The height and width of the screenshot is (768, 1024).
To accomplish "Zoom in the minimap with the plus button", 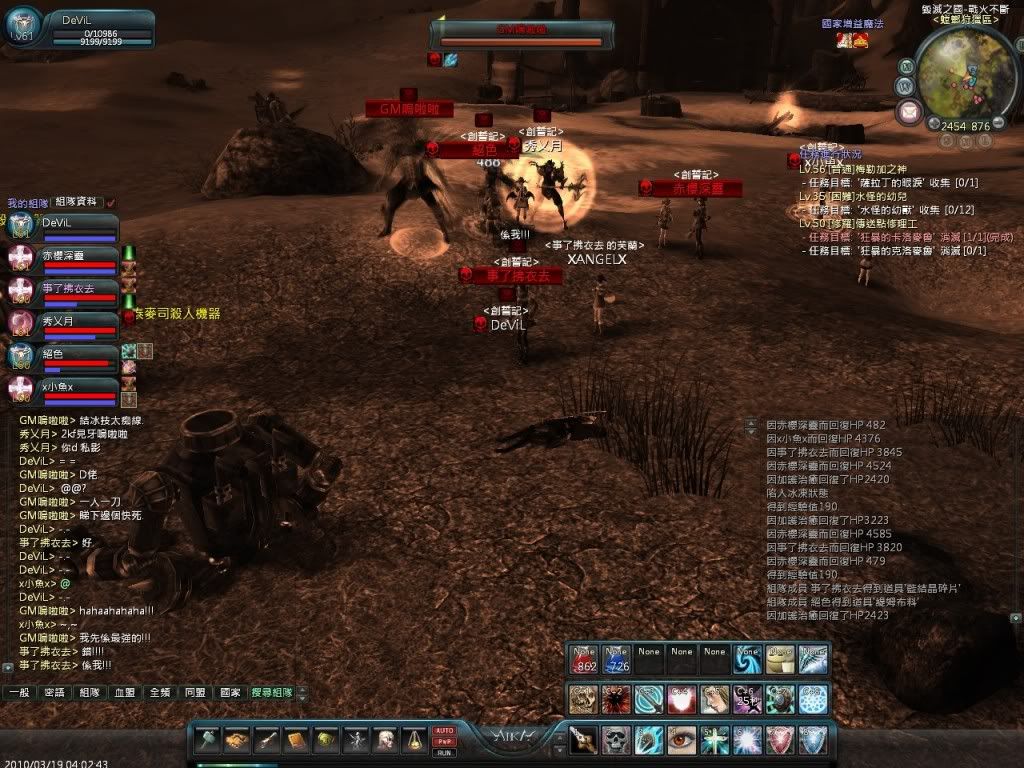I will (933, 125).
